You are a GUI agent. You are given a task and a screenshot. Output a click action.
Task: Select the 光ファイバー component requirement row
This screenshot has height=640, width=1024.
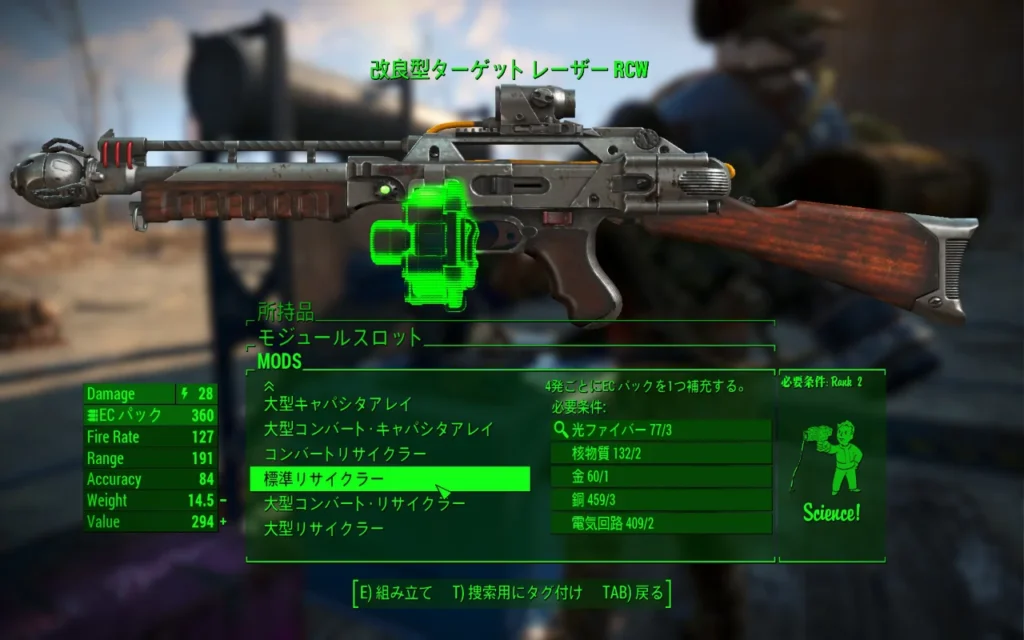point(661,430)
